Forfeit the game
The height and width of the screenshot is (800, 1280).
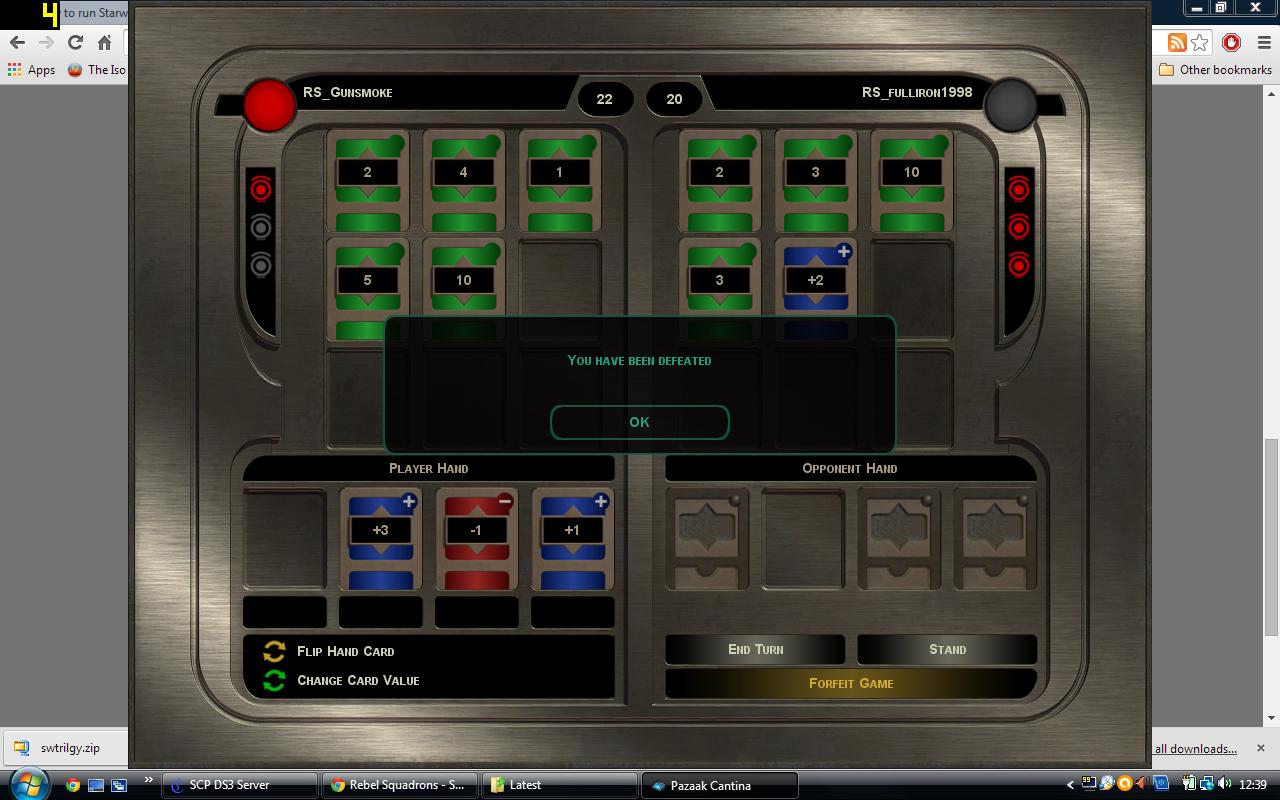click(x=850, y=683)
